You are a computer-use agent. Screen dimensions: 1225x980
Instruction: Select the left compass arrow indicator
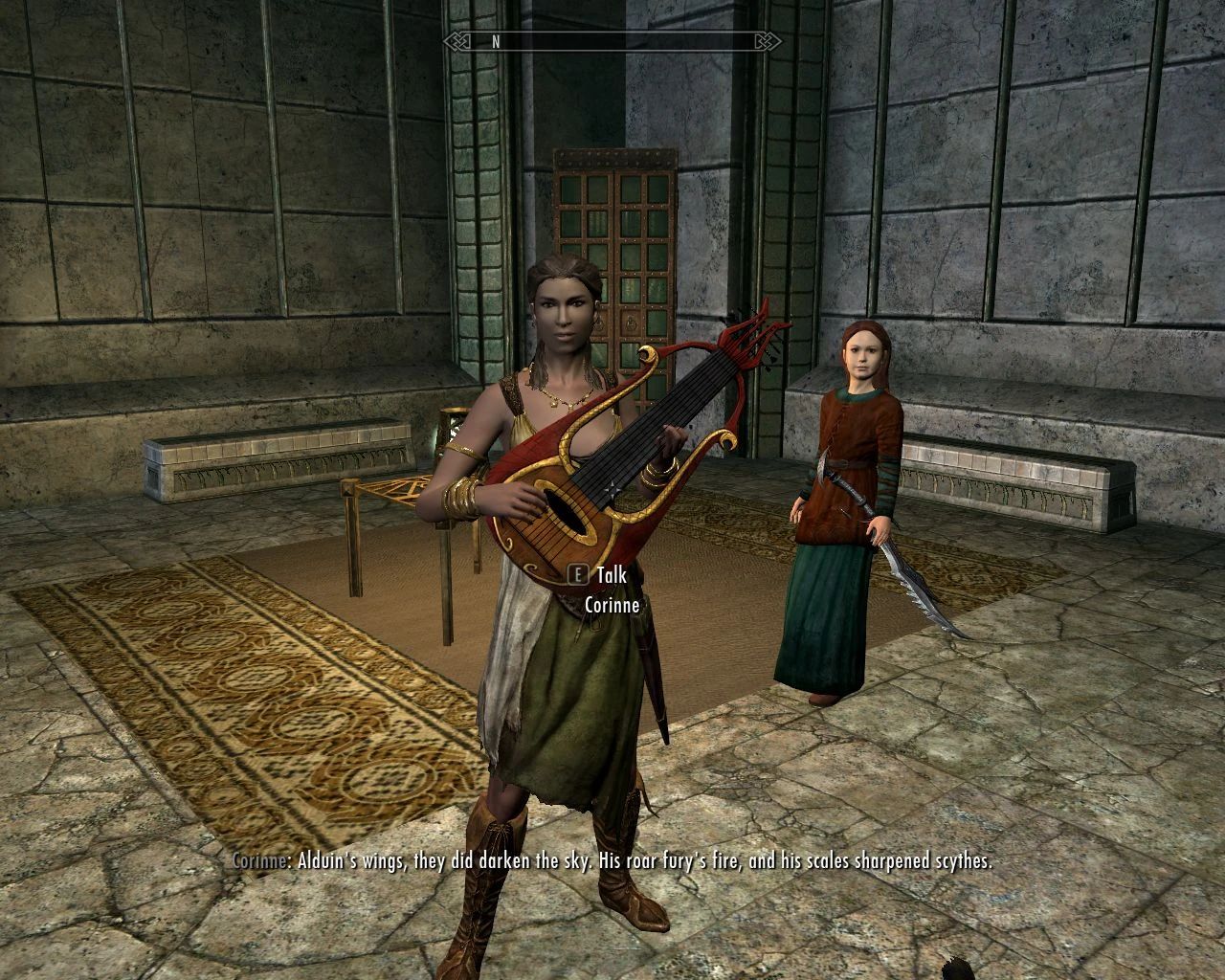[x=455, y=42]
